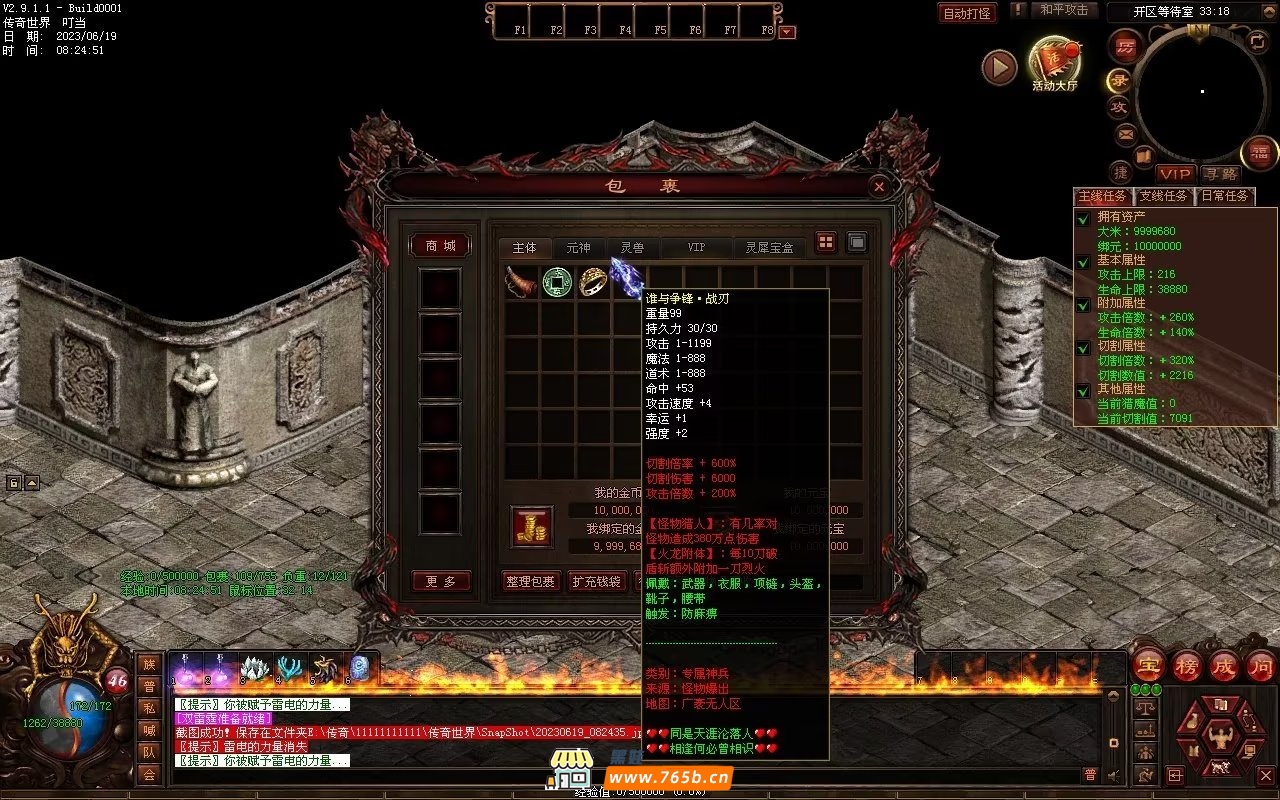Change the 和平攻击 attack mode
The width and height of the screenshot is (1280, 800).
pos(1063,10)
